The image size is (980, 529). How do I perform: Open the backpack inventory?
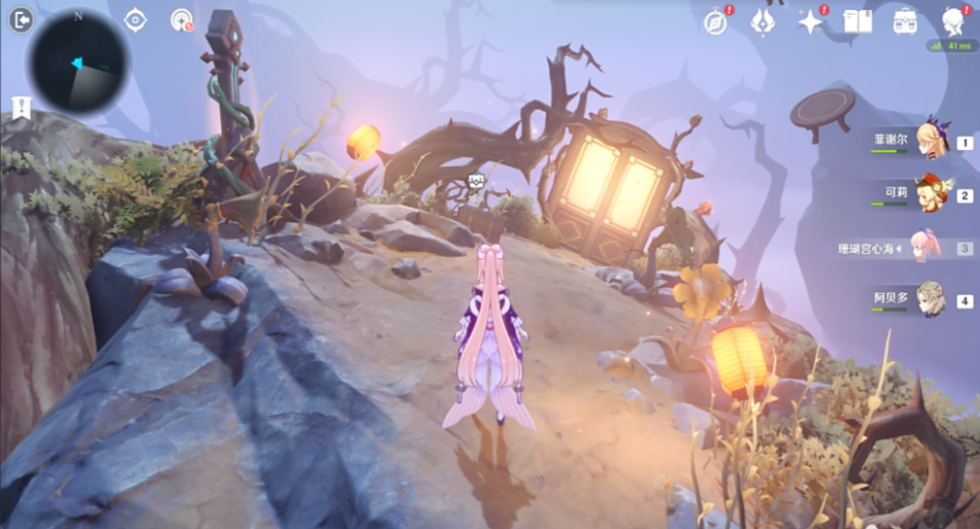(x=906, y=21)
